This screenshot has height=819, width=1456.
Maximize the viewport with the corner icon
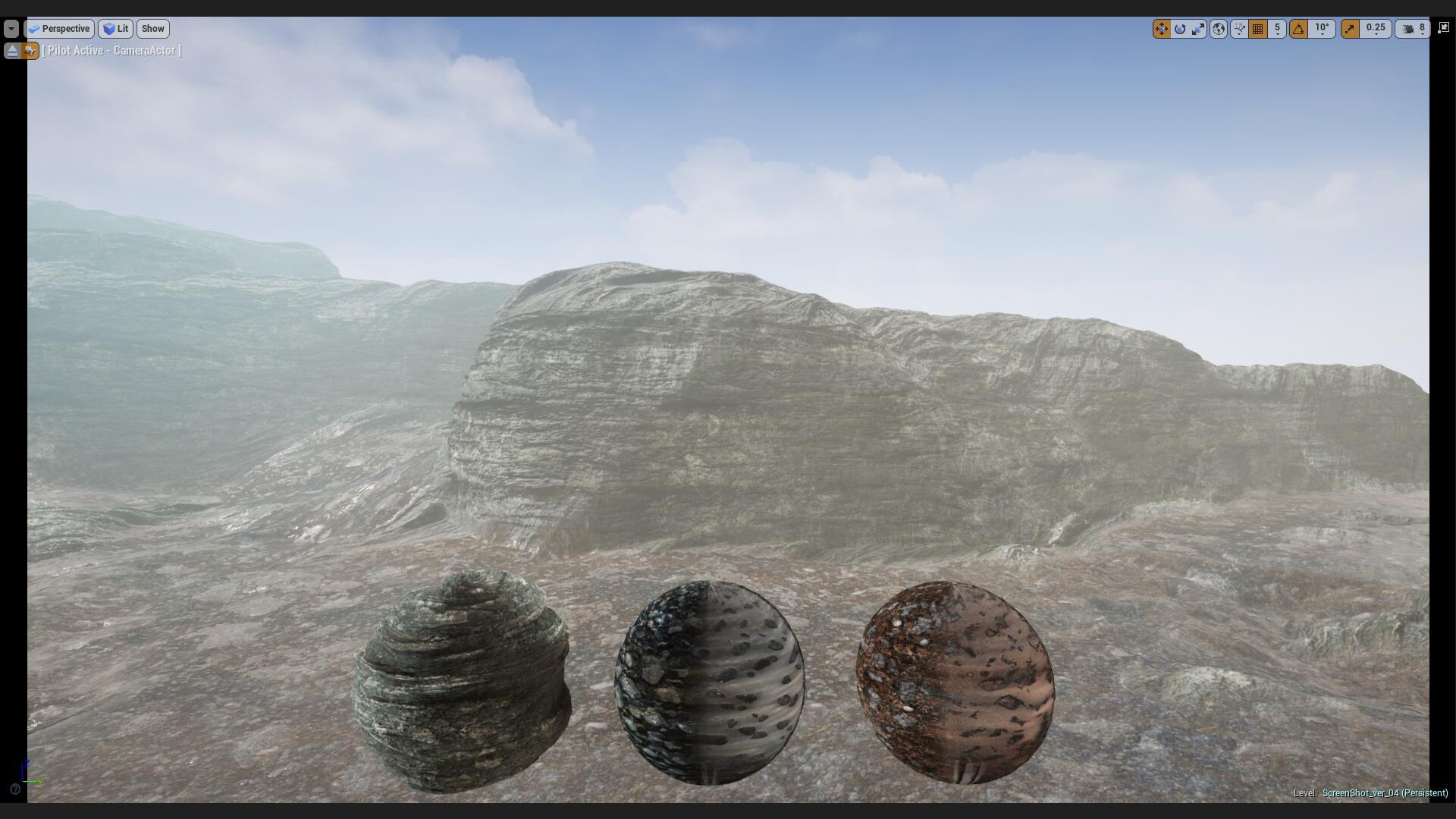coord(1443,28)
